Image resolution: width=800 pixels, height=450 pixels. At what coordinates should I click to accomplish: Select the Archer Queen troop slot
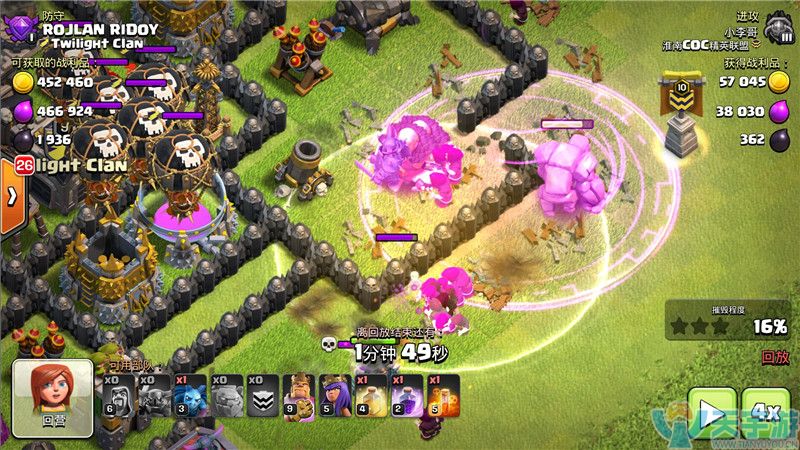[x=333, y=397]
